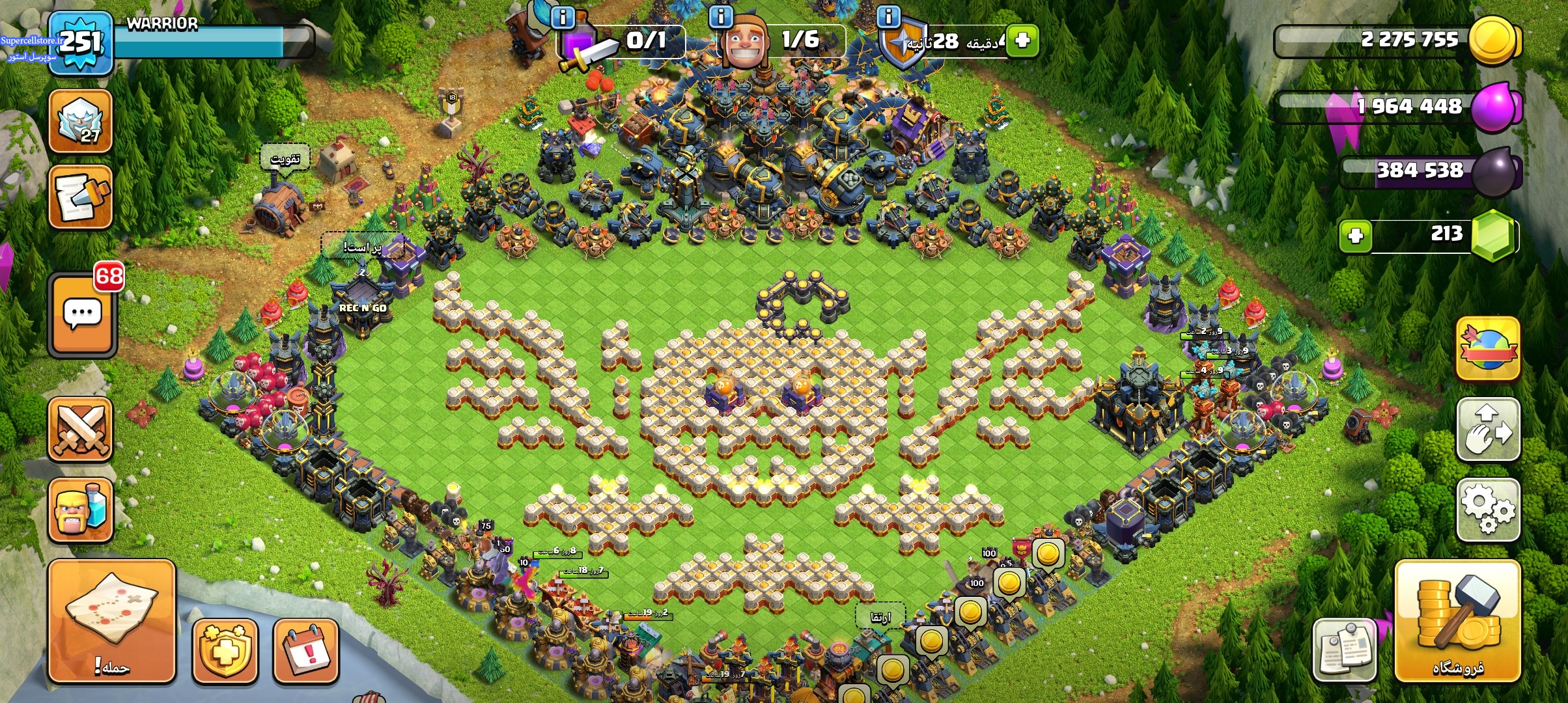Viewport: 1568px width, 703px height.
Task: Open the clipboard notes button
Action: (x=1345, y=650)
